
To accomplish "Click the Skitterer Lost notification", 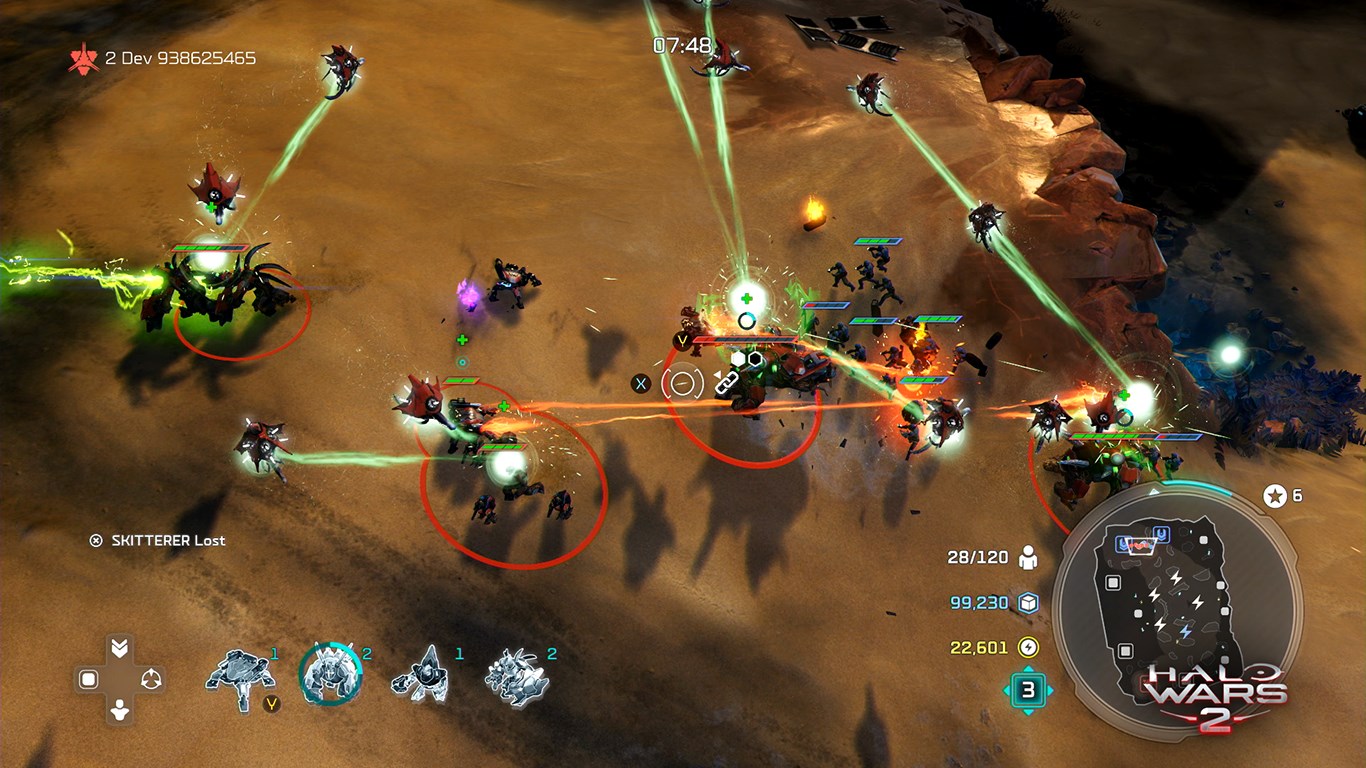I will (158, 540).
